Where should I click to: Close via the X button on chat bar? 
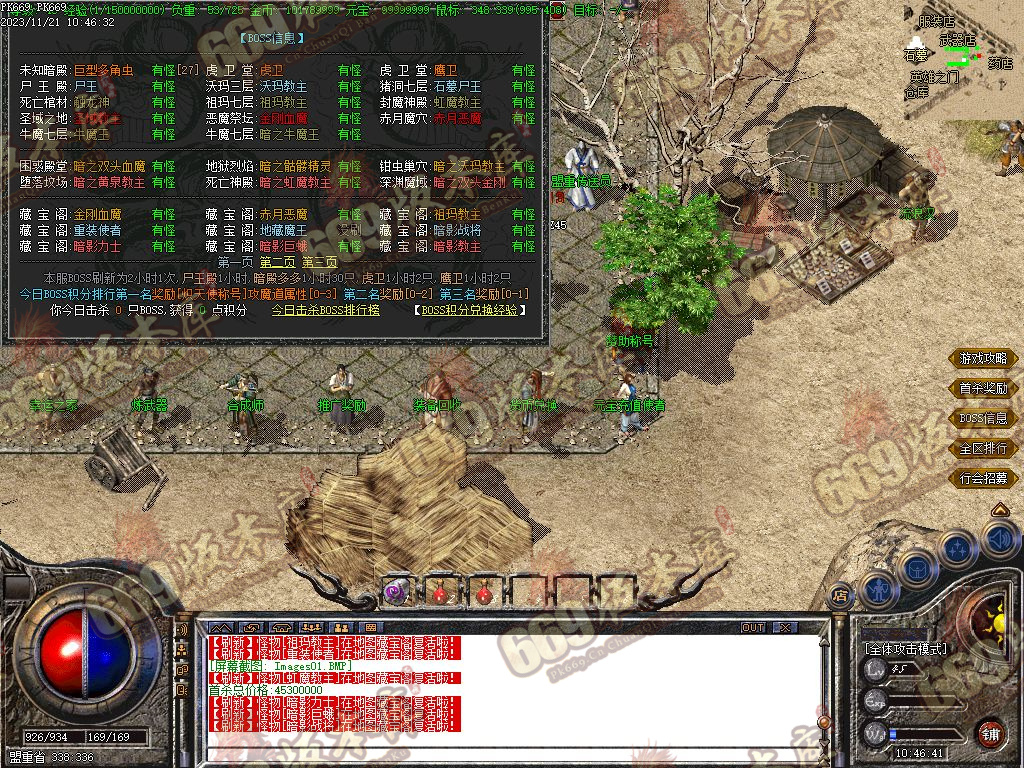click(785, 627)
